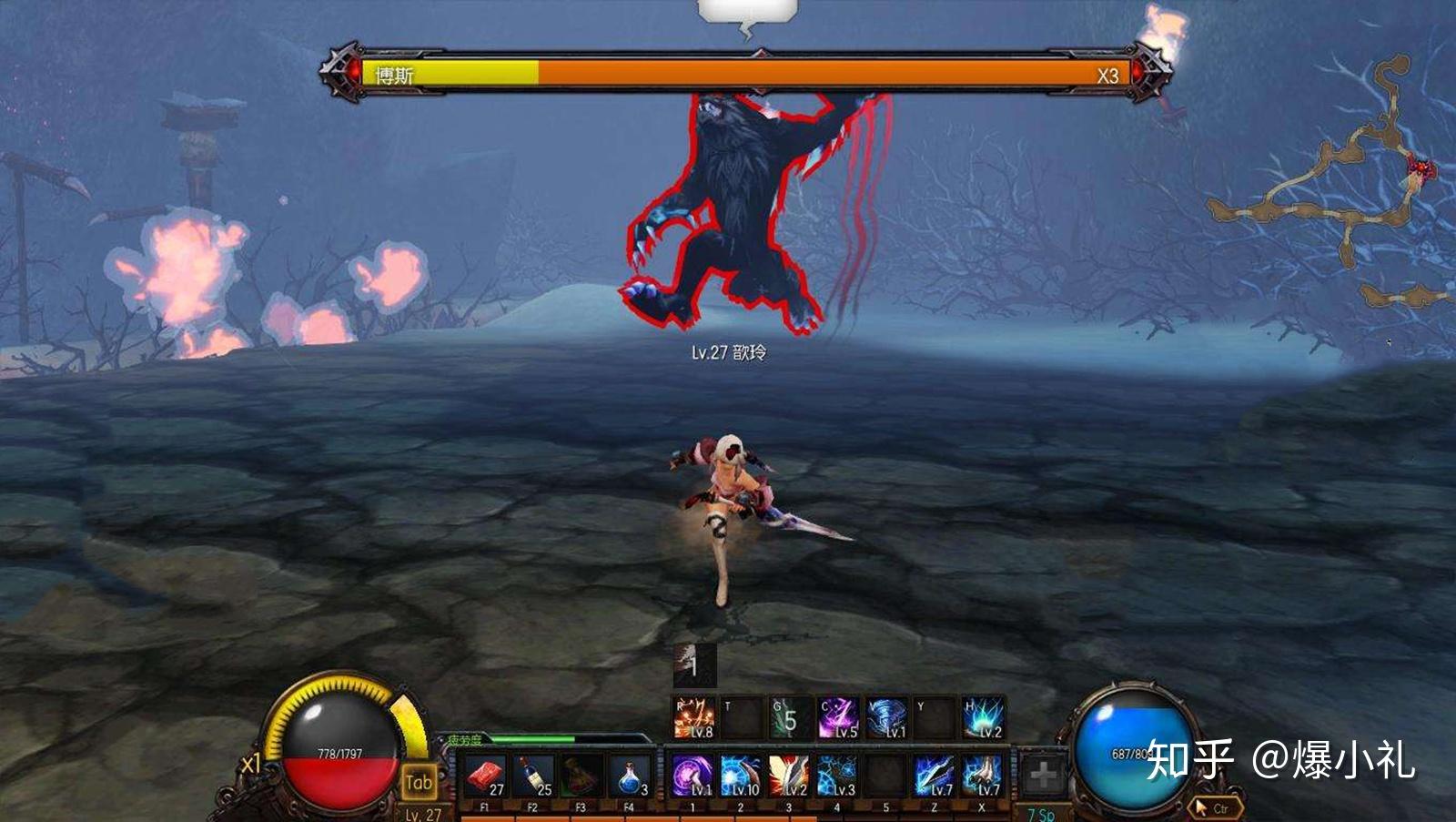Activate the blue orb slash skill at Lv.10
Viewport: 1456px width, 822px height.
(x=741, y=776)
